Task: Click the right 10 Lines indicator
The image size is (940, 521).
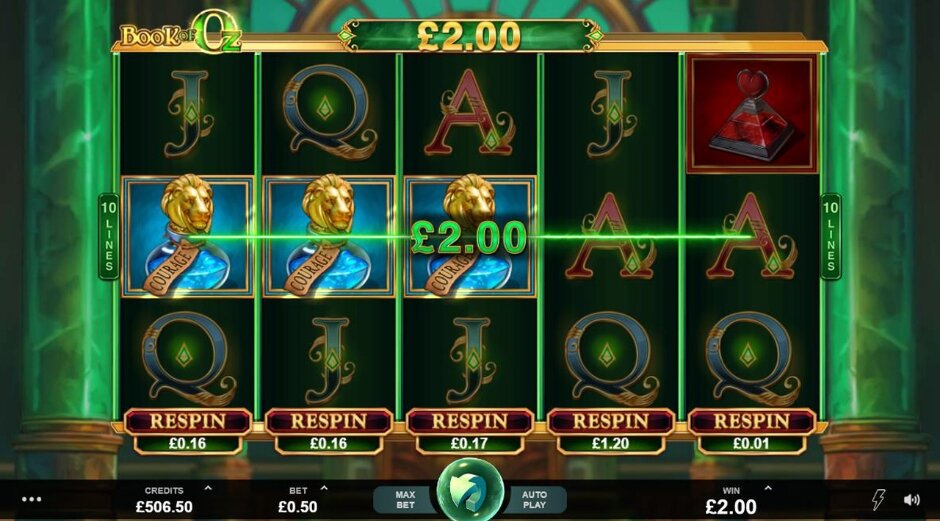Action: [830, 237]
